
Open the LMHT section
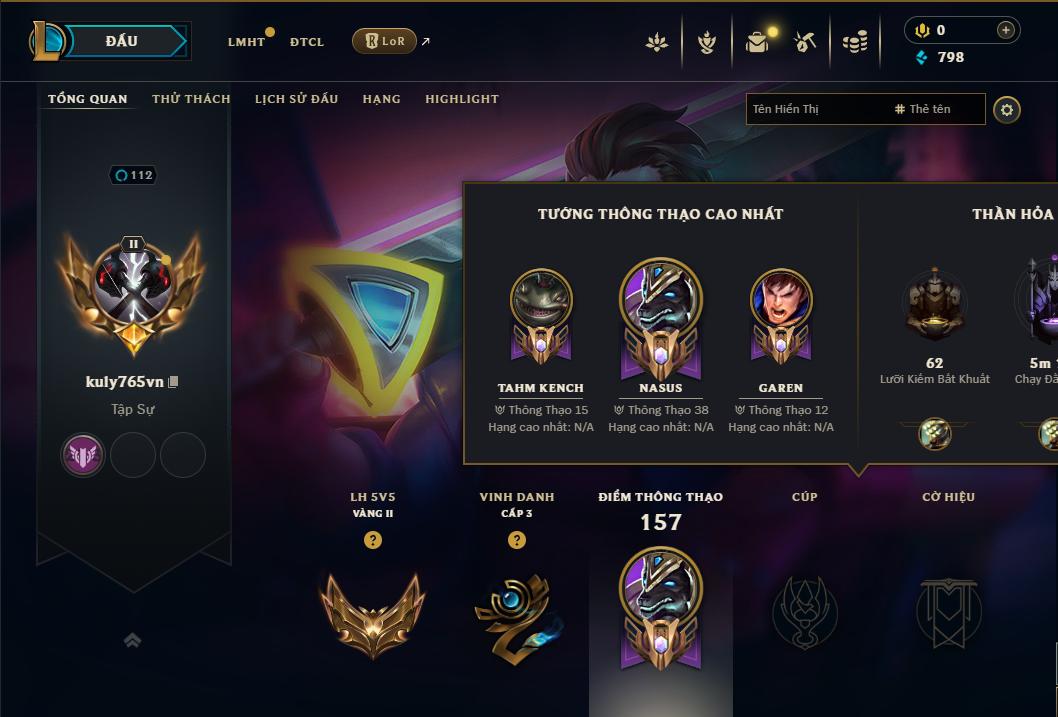click(x=246, y=42)
